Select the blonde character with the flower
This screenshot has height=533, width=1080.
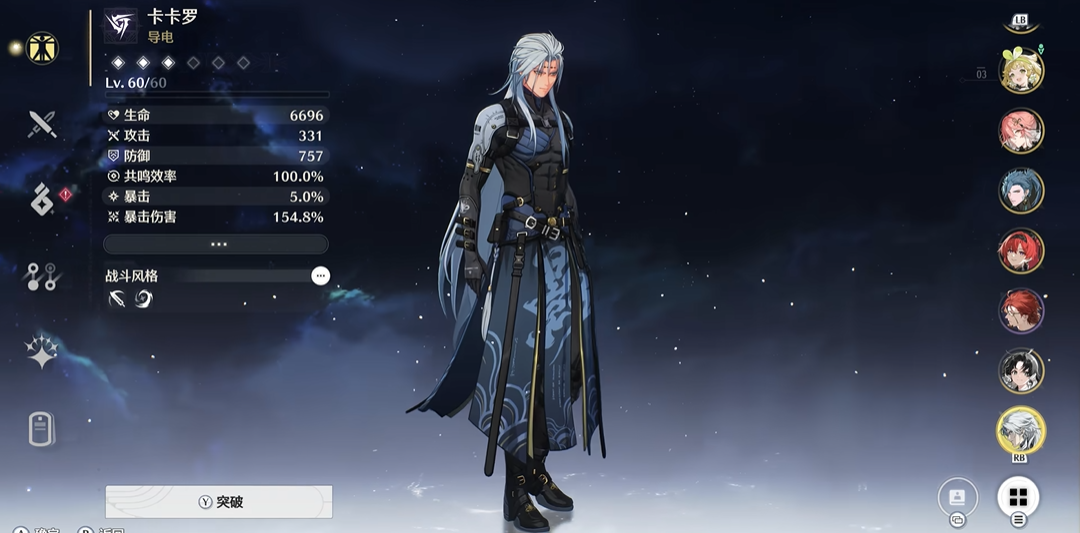[x=1021, y=70]
